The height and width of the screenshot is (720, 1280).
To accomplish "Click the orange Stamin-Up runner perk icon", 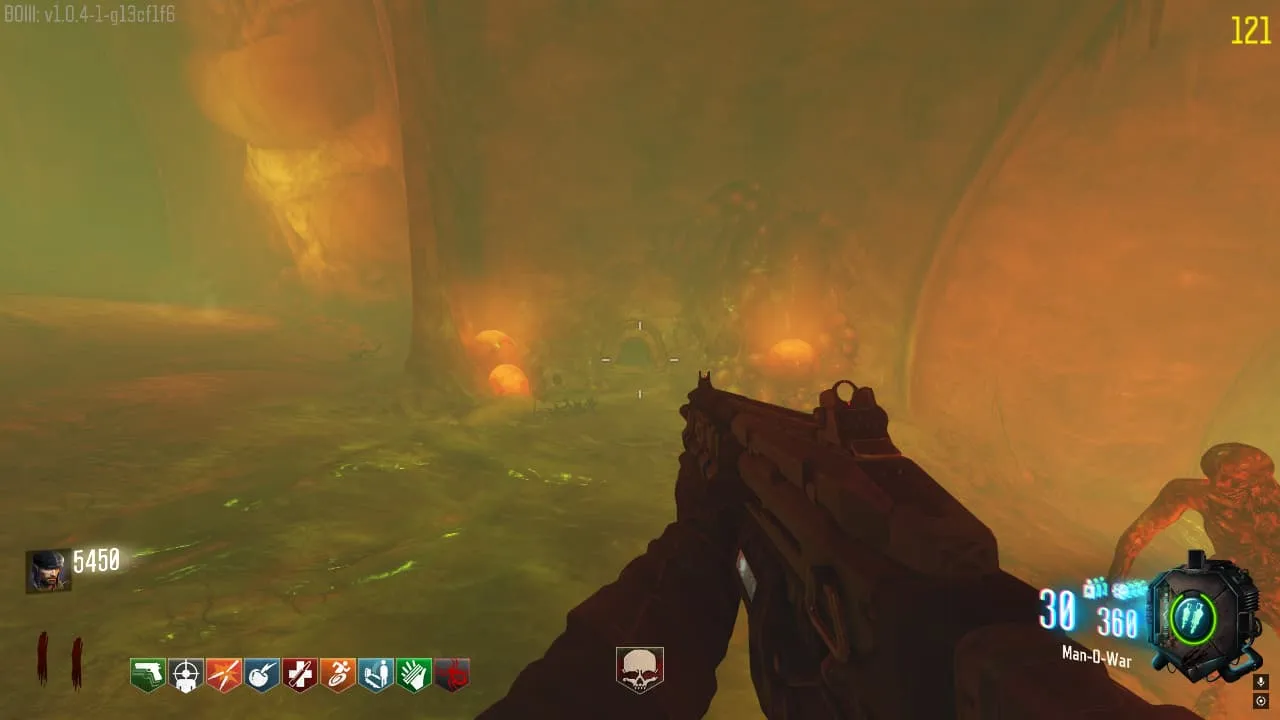I will coord(338,674).
